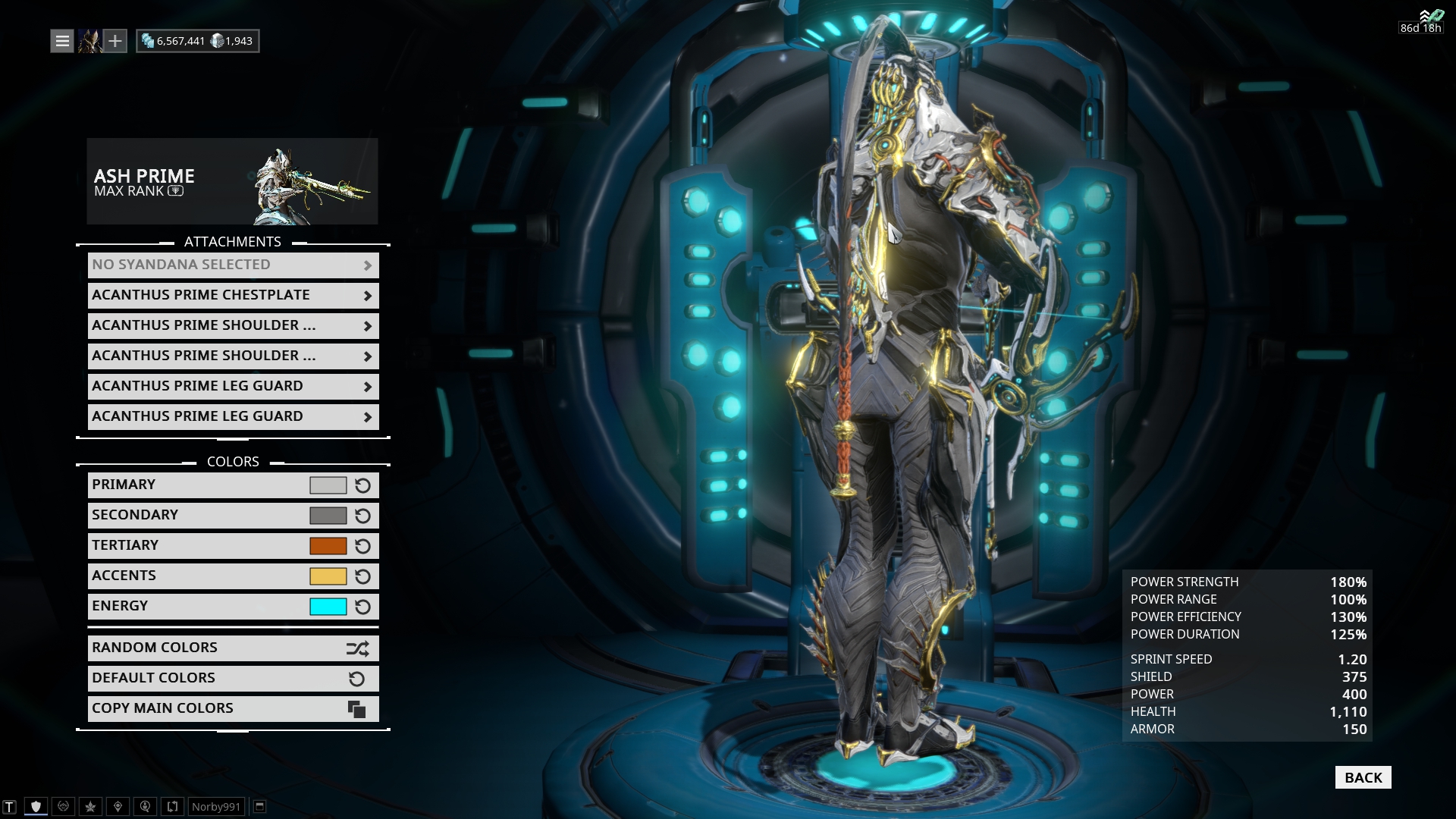Click the Norby991 name field
1456x819 pixels.
pyautogui.click(x=216, y=806)
